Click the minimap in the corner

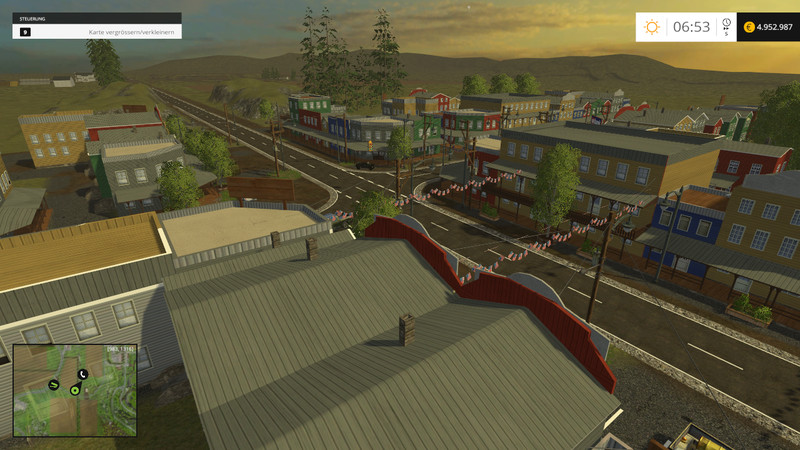[75, 390]
